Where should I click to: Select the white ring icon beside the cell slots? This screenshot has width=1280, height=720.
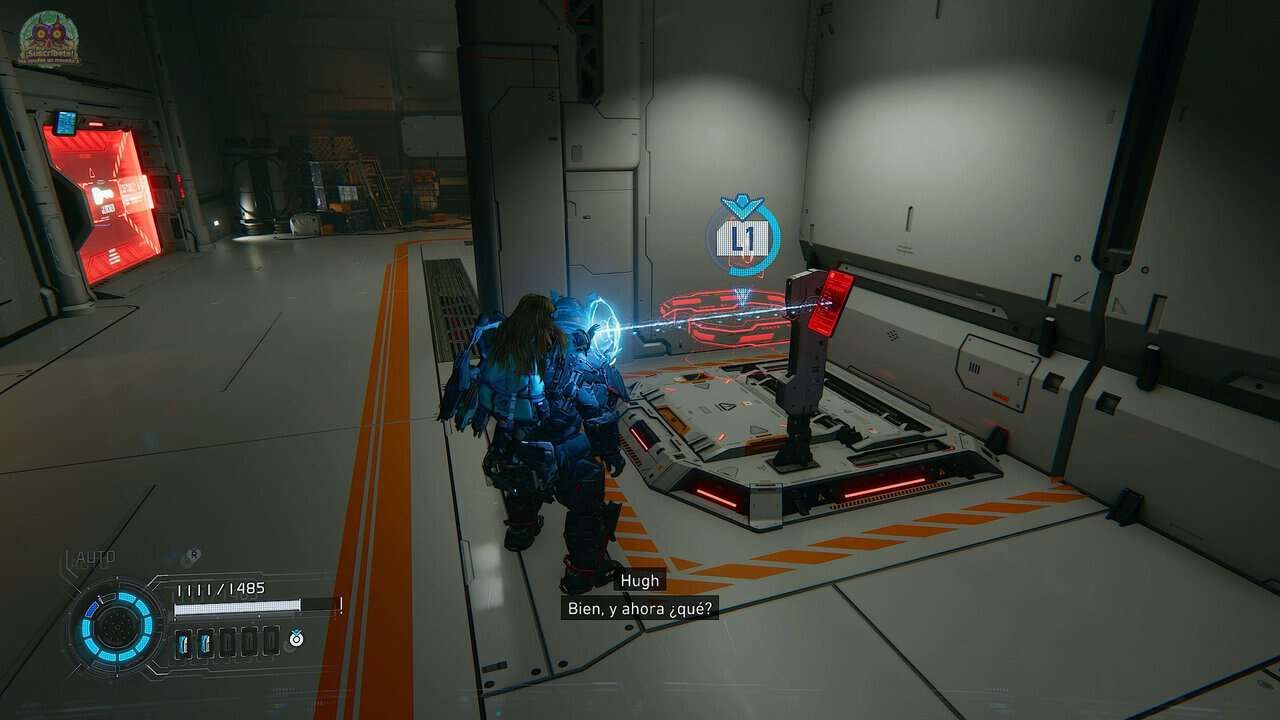click(297, 638)
